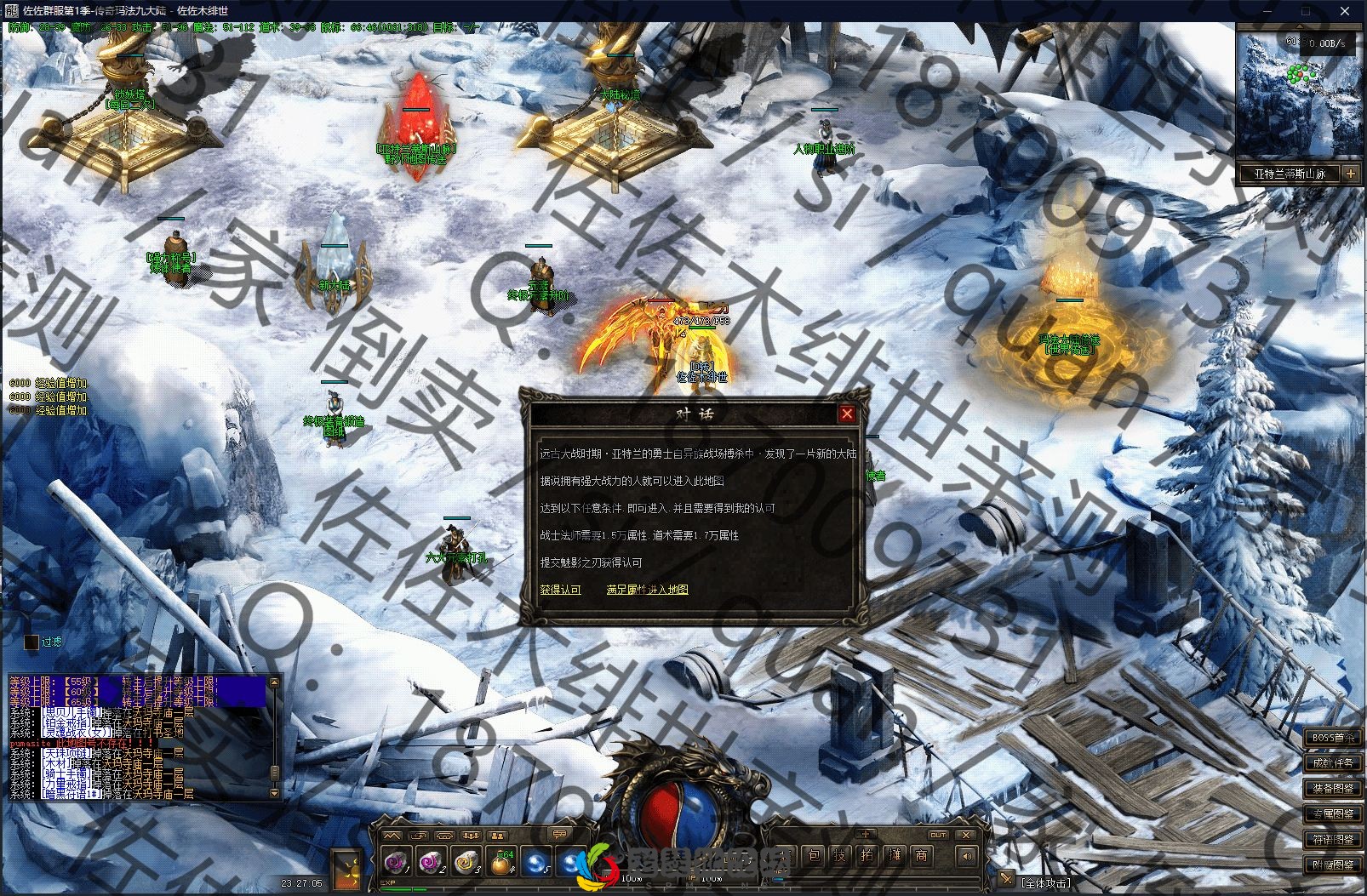The height and width of the screenshot is (896, 1367).
Task: Close the 对话 dialogue window
Action: [846, 414]
